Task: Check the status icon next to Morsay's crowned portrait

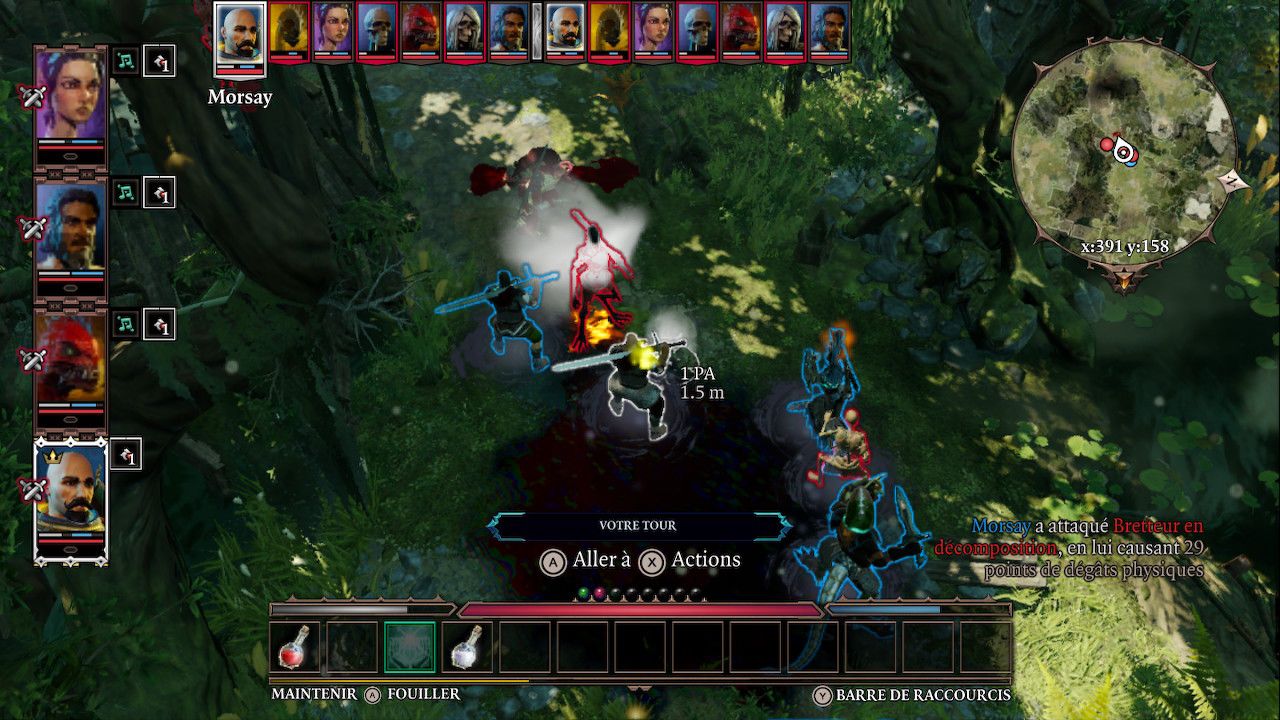Action: [x=126, y=455]
